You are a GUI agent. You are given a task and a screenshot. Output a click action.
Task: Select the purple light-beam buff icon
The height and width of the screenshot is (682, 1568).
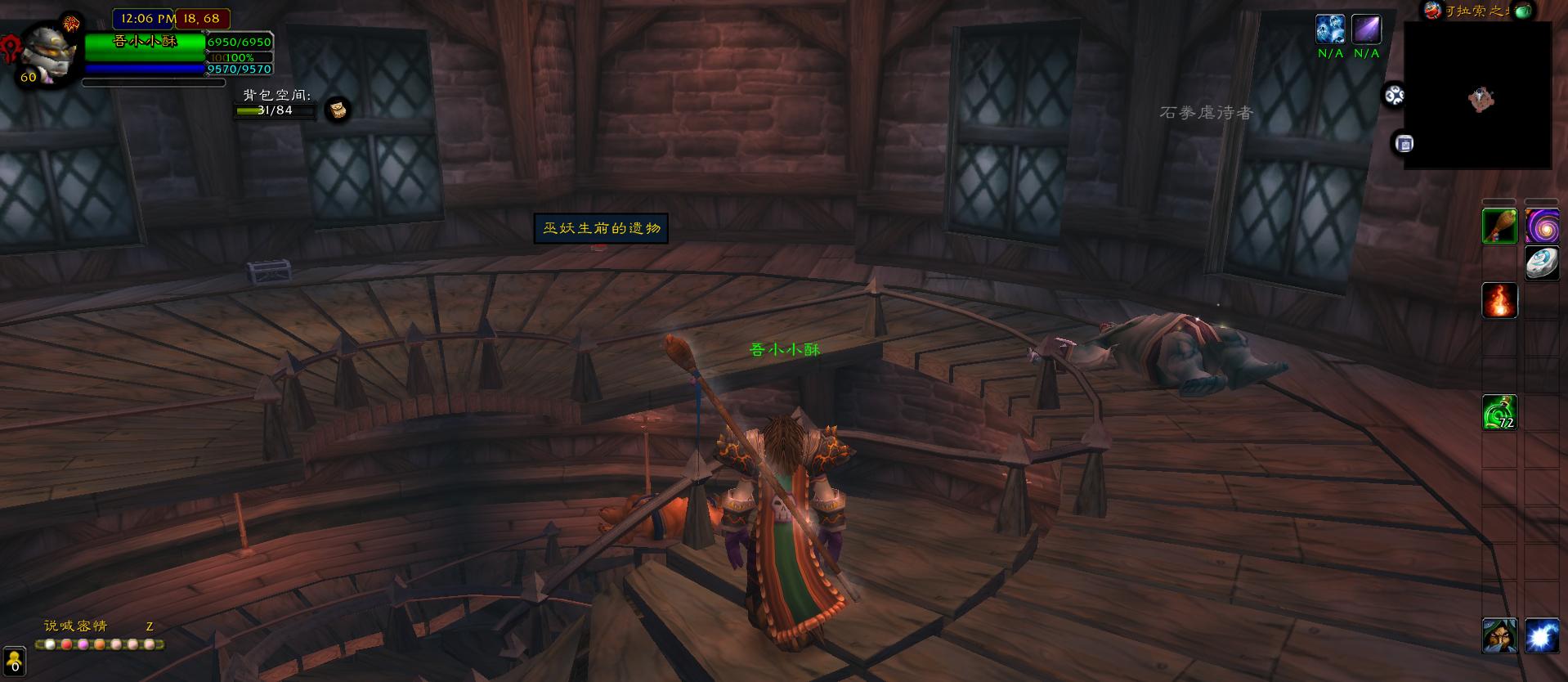click(x=1366, y=29)
